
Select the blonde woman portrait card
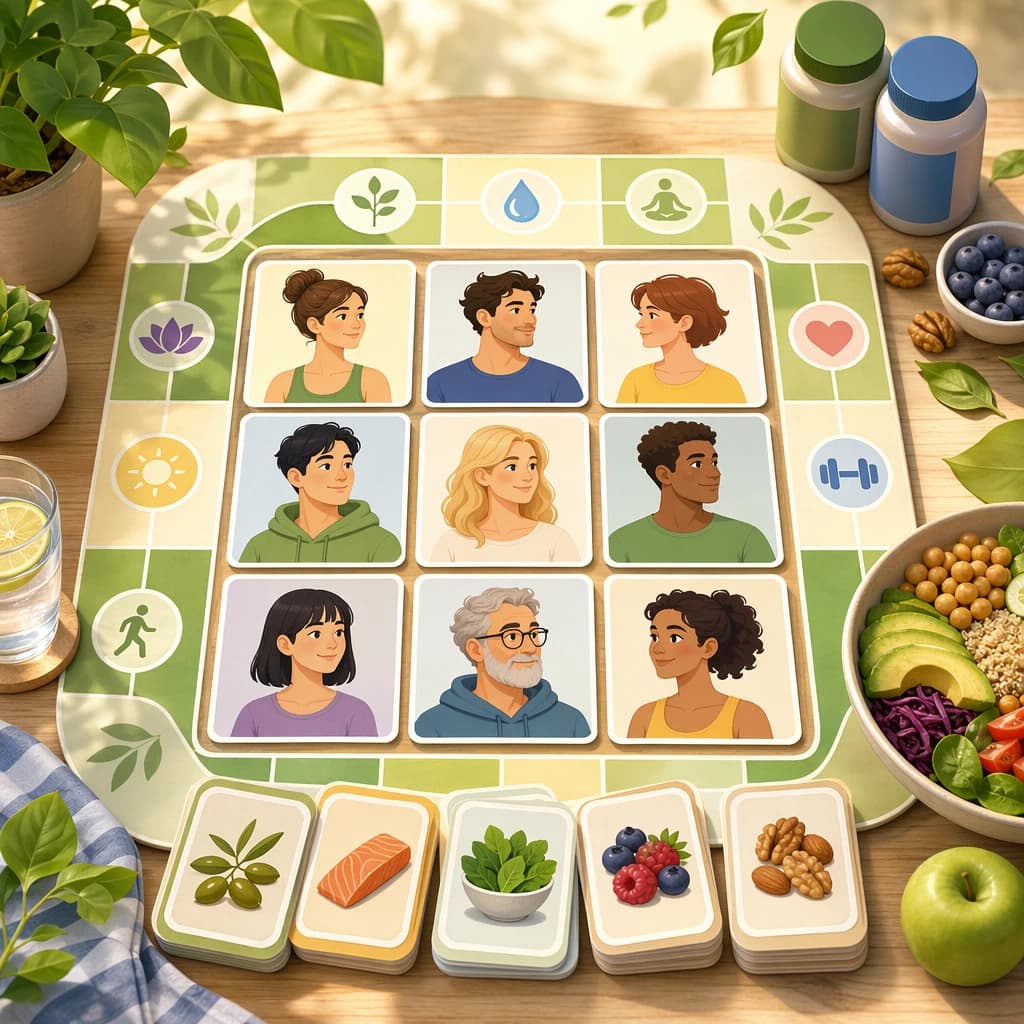[504, 489]
